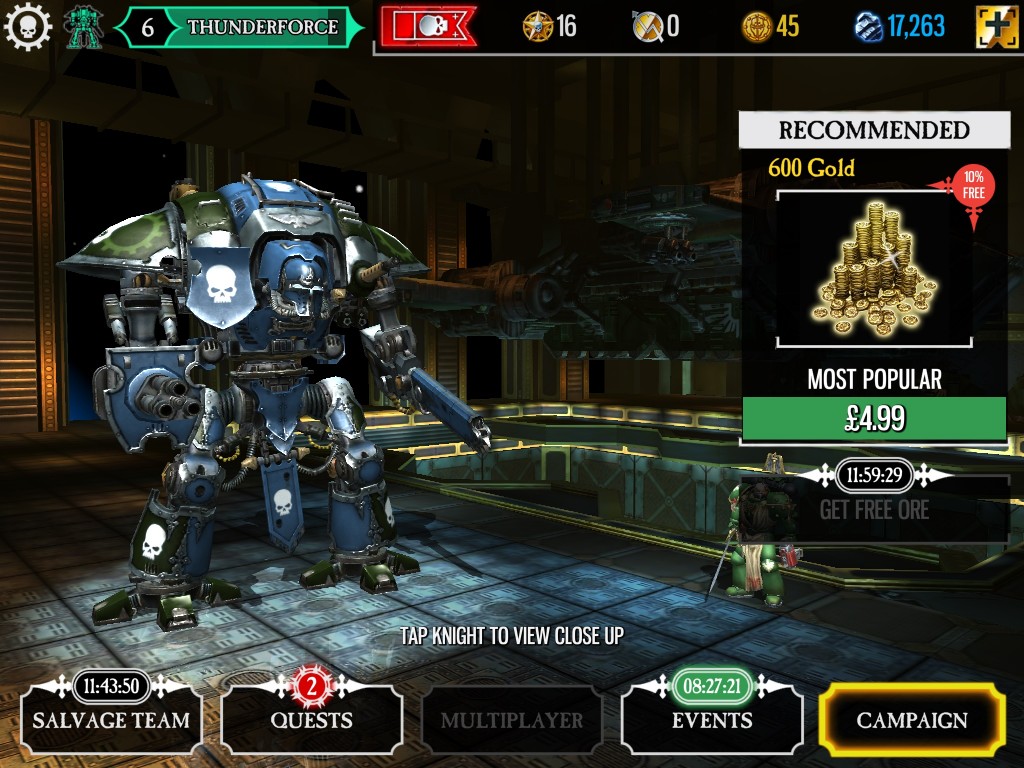
Task: Start the Campaign
Action: (x=911, y=720)
